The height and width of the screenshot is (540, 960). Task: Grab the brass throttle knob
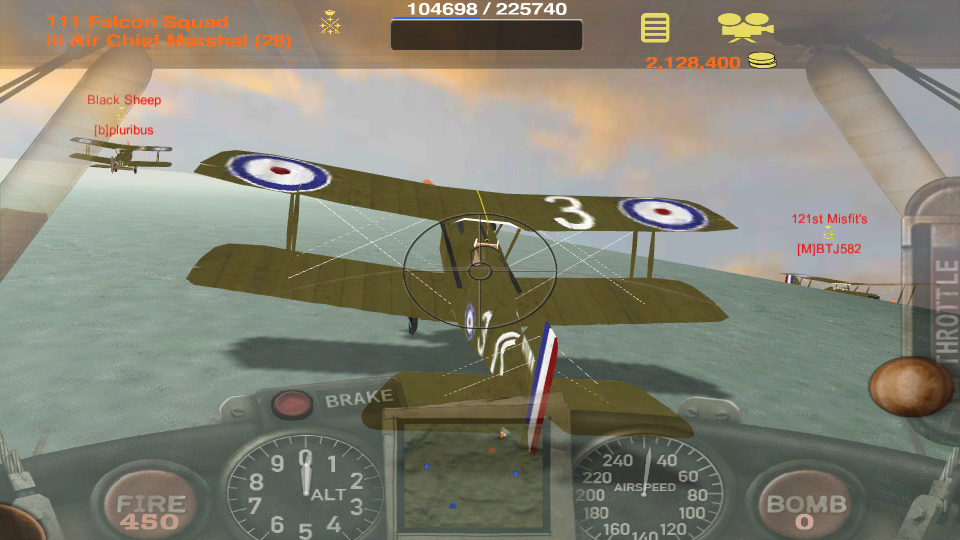point(910,386)
